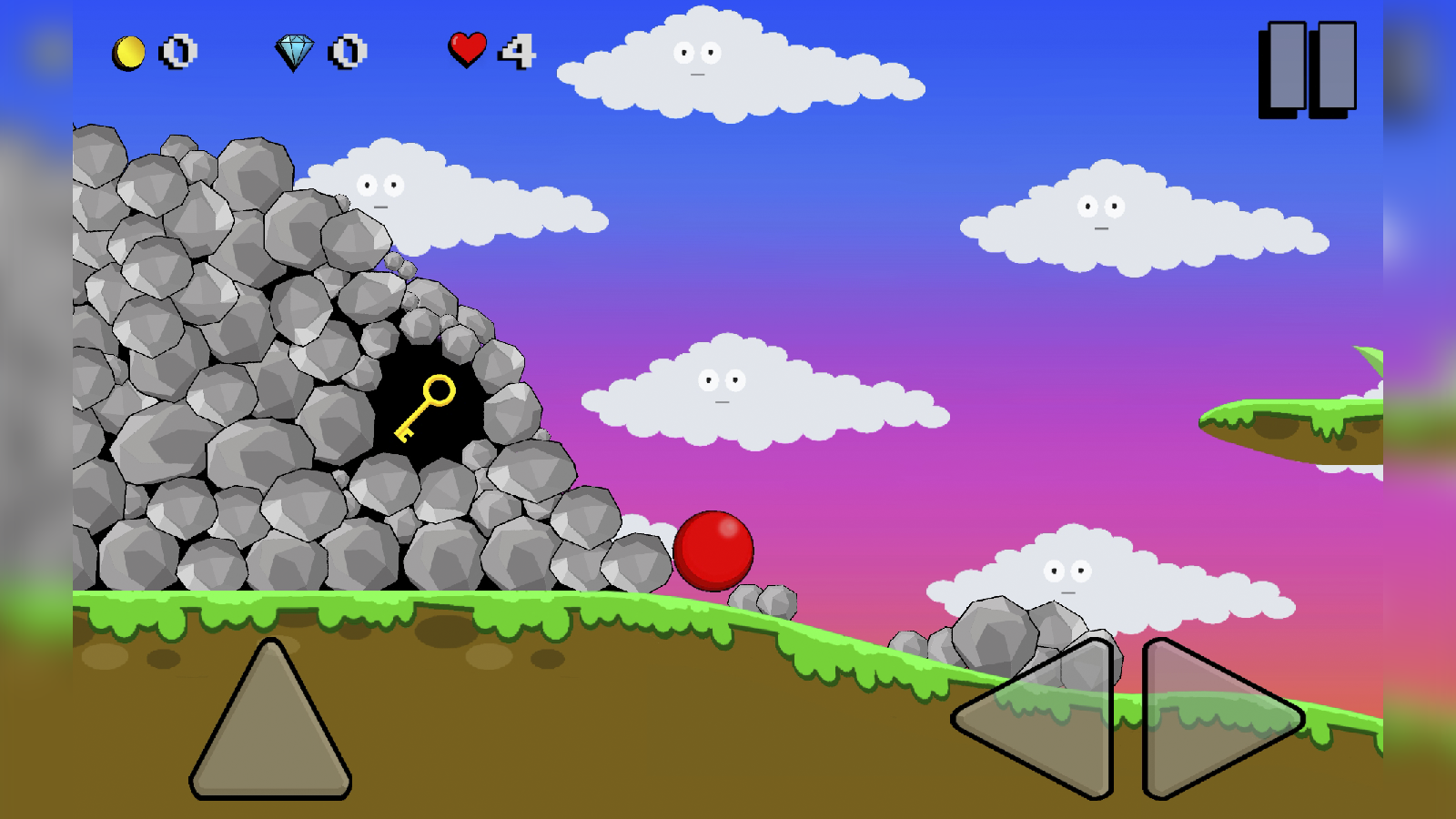Click the coins count showing zero
This screenshot has height=819, width=1456.
(x=176, y=53)
